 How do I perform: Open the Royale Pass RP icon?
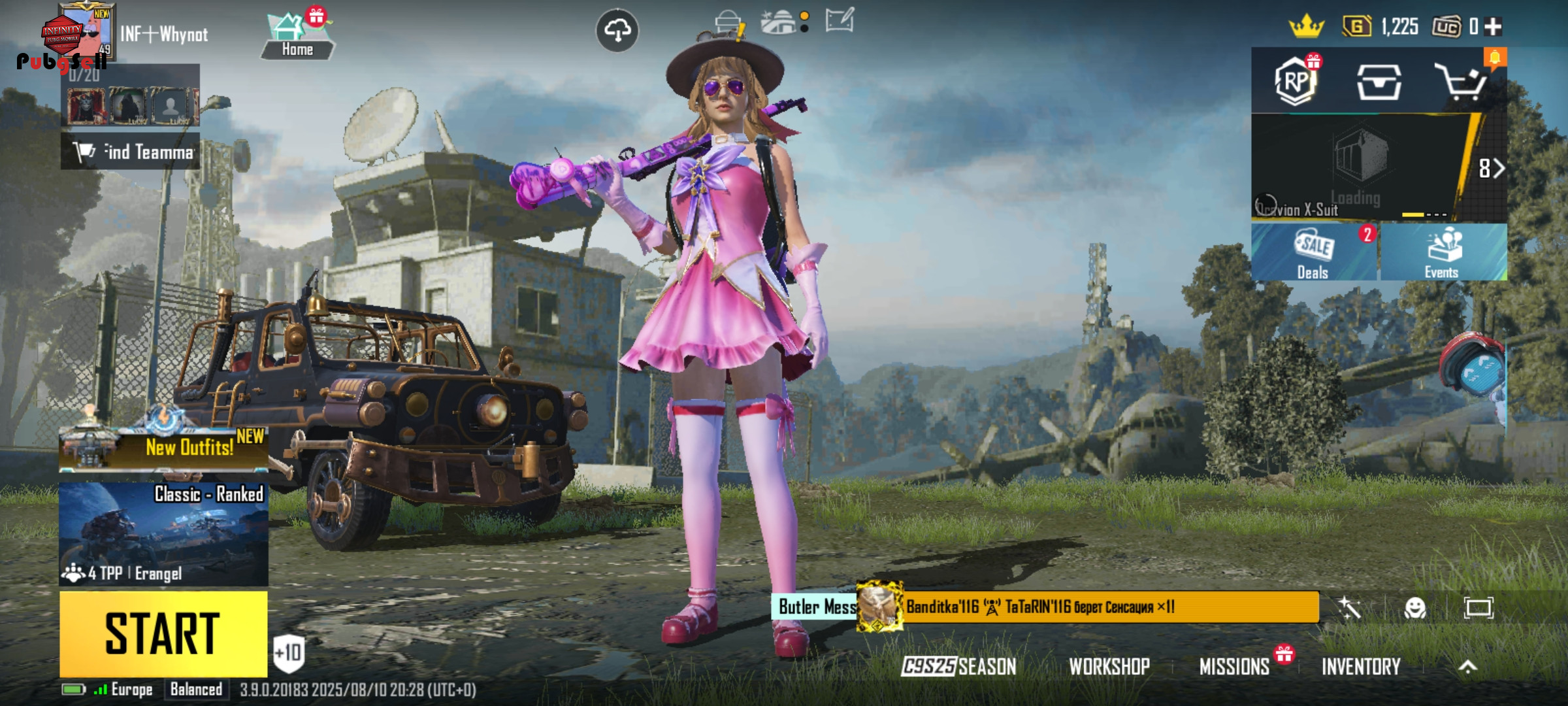coord(1296,82)
